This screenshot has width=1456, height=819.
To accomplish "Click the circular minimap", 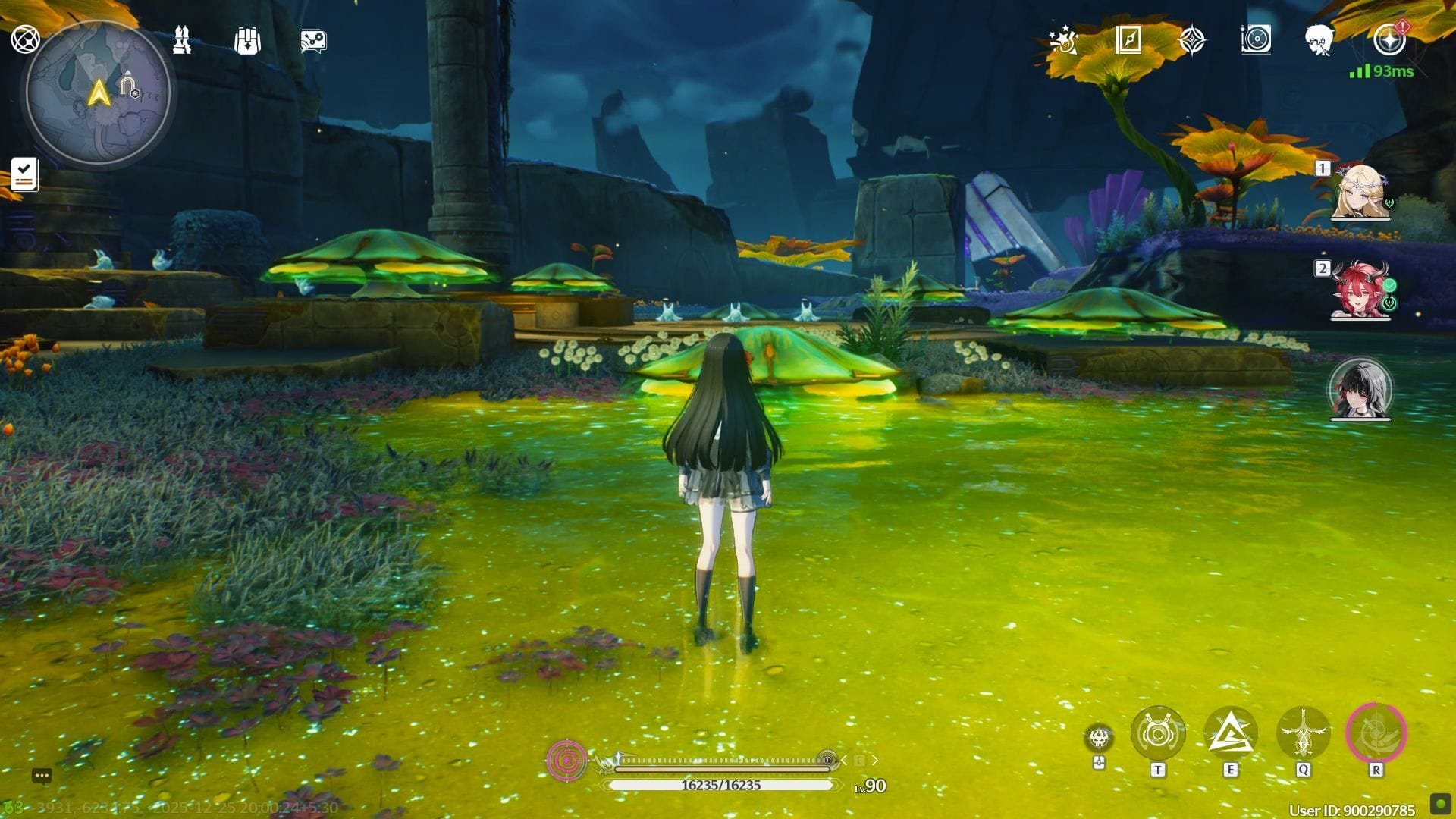I will 98,93.
